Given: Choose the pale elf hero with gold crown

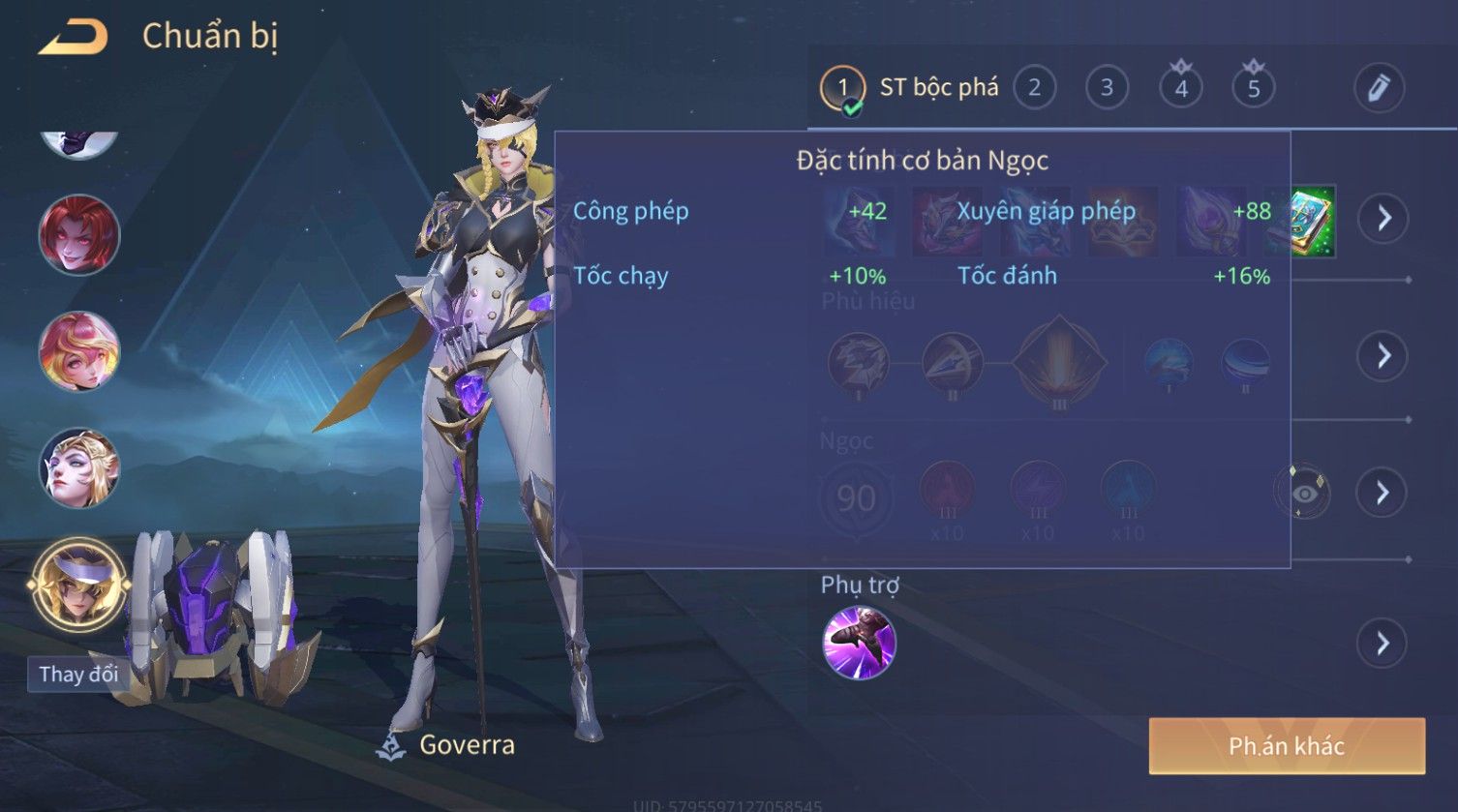Looking at the screenshot, I should 79,468.
